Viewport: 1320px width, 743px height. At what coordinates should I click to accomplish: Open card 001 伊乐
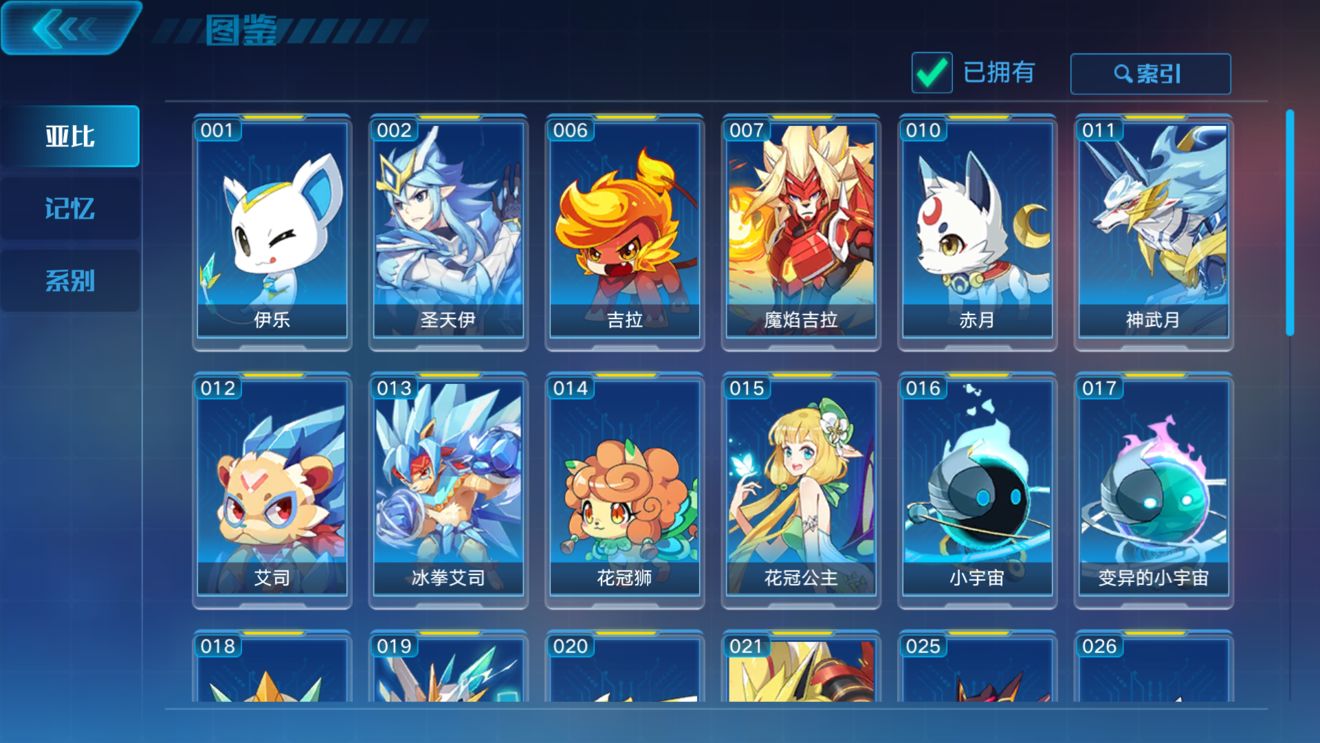tap(270, 230)
